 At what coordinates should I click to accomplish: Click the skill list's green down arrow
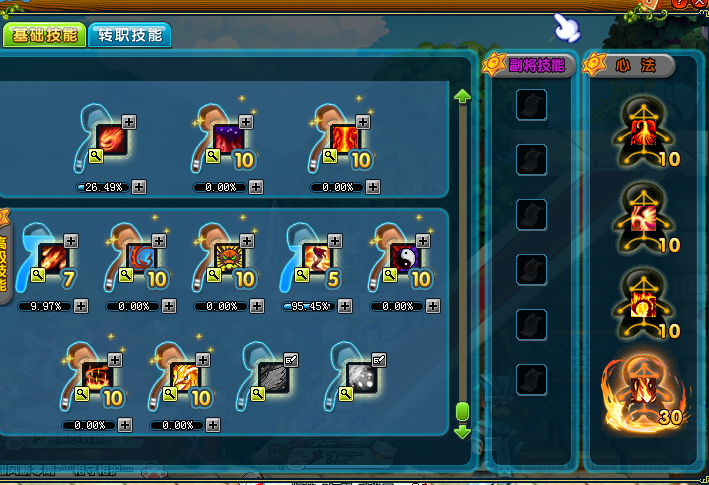pyautogui.click(x=462, y=432)
